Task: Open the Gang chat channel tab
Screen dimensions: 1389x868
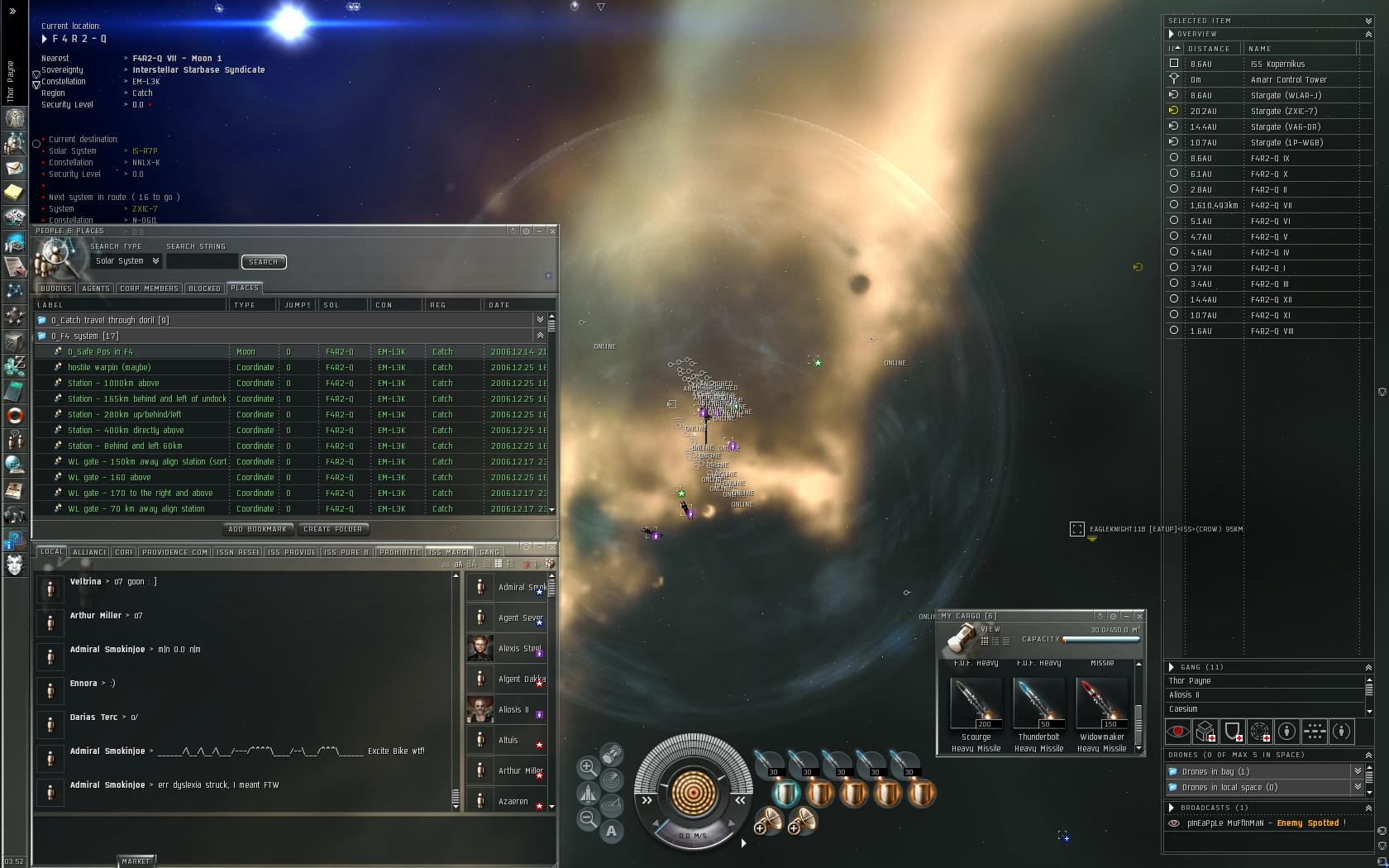Action: point(489,552)
